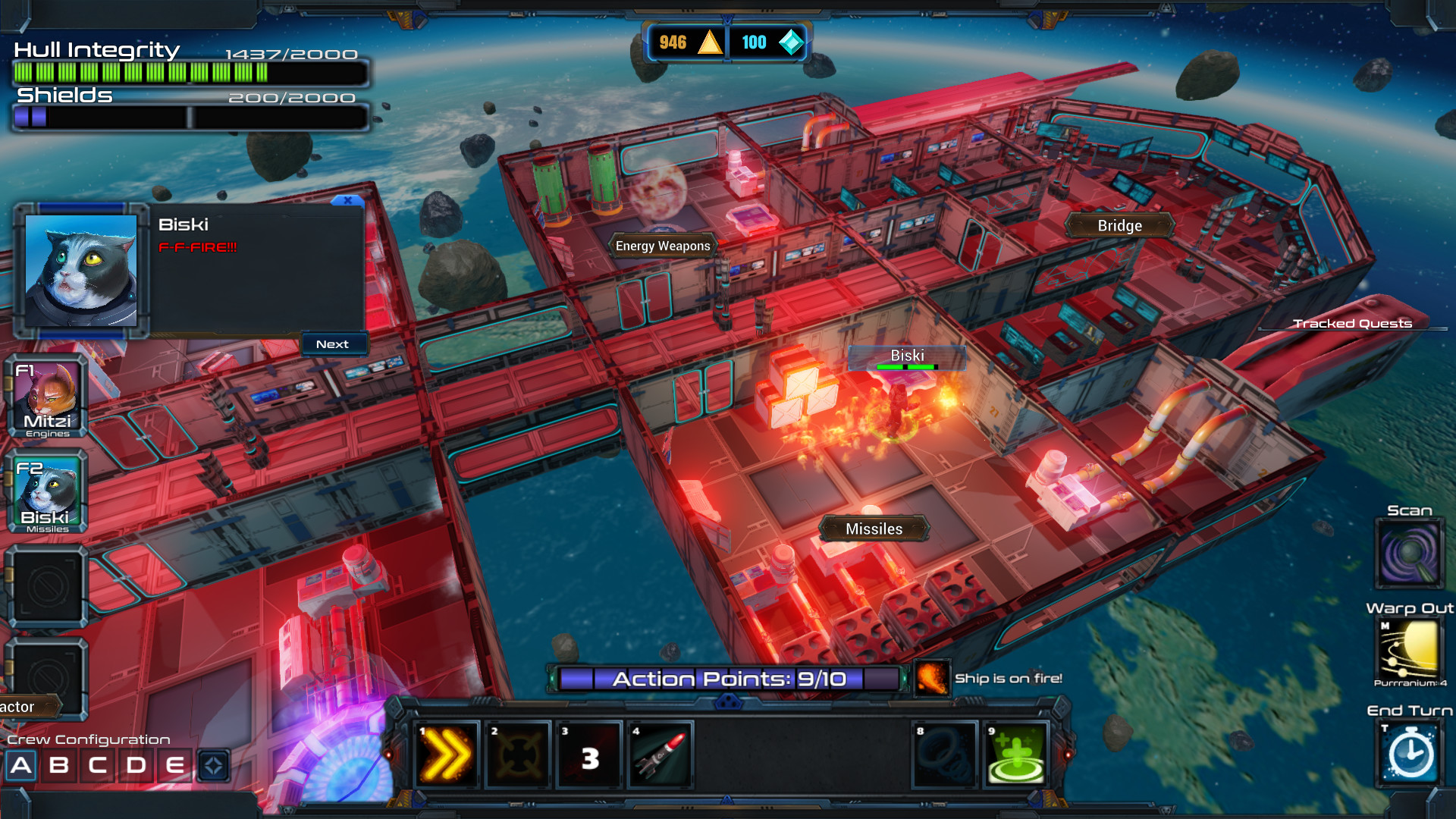This screenshot has width=1456, height=819.
Task: Activate the yellow double-arrow ability
Action: click(x=447, y=755)
